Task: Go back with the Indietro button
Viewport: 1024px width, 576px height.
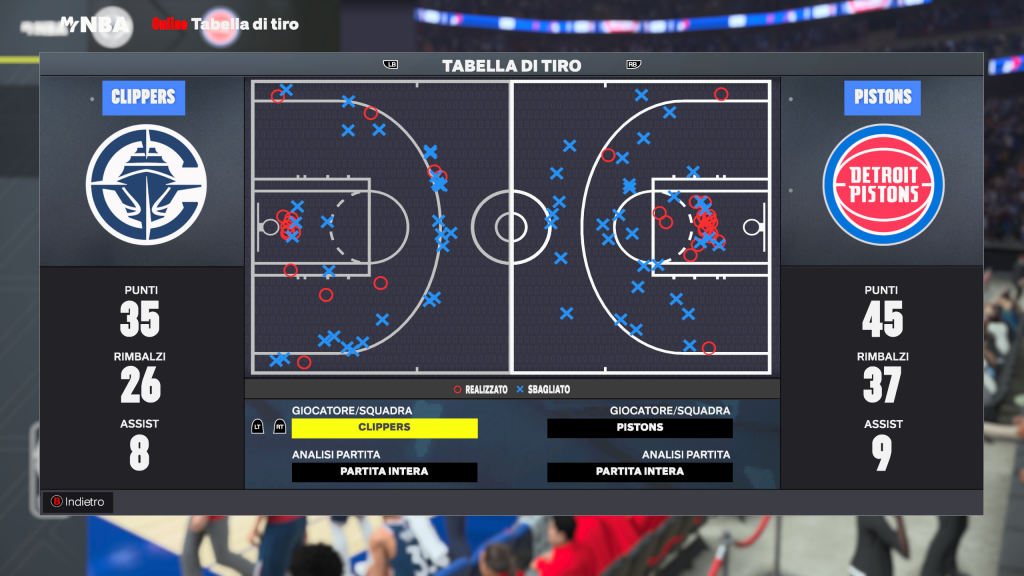Action: point(79,502)
